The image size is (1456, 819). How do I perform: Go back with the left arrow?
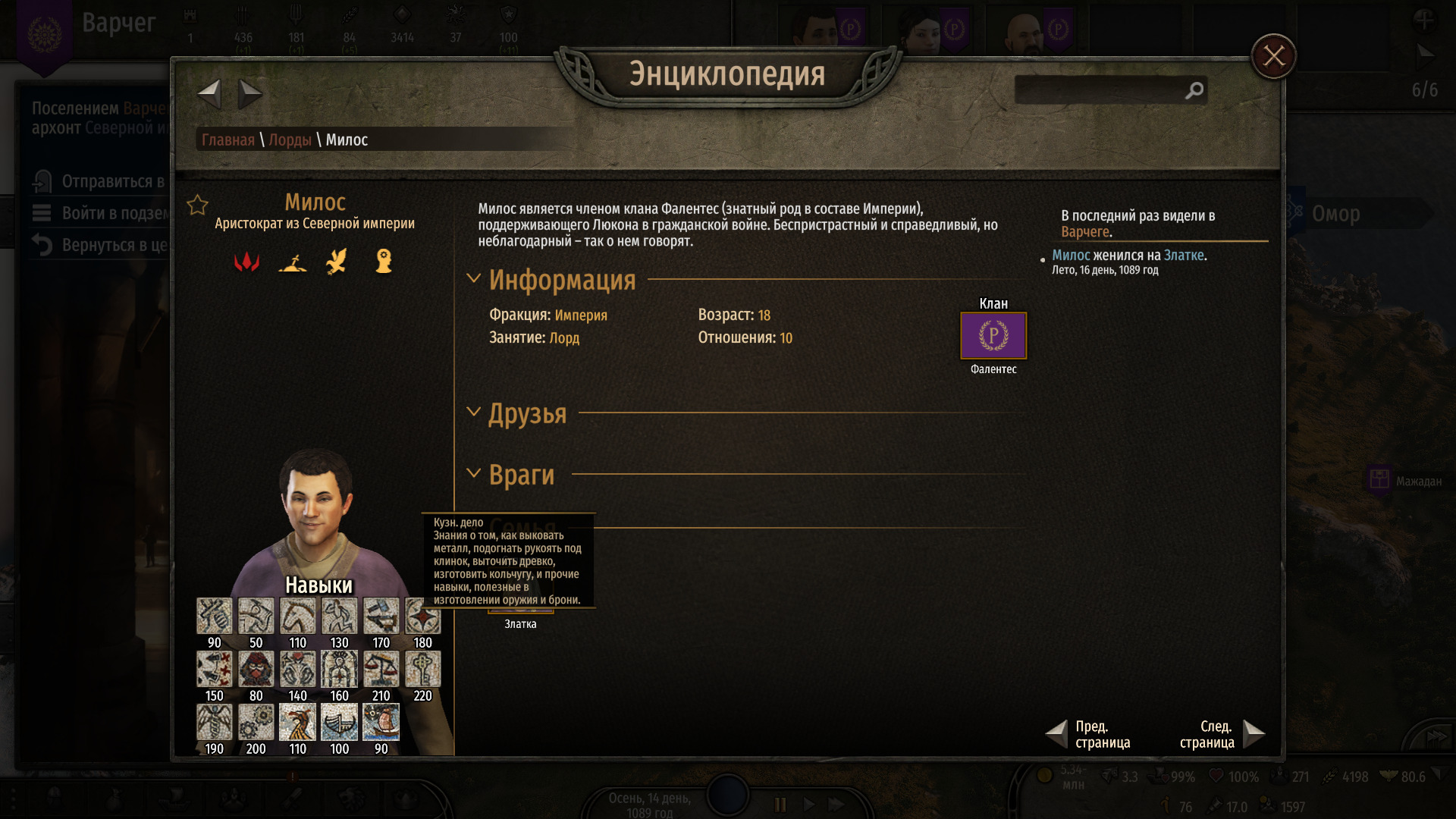tap(209, 94)
